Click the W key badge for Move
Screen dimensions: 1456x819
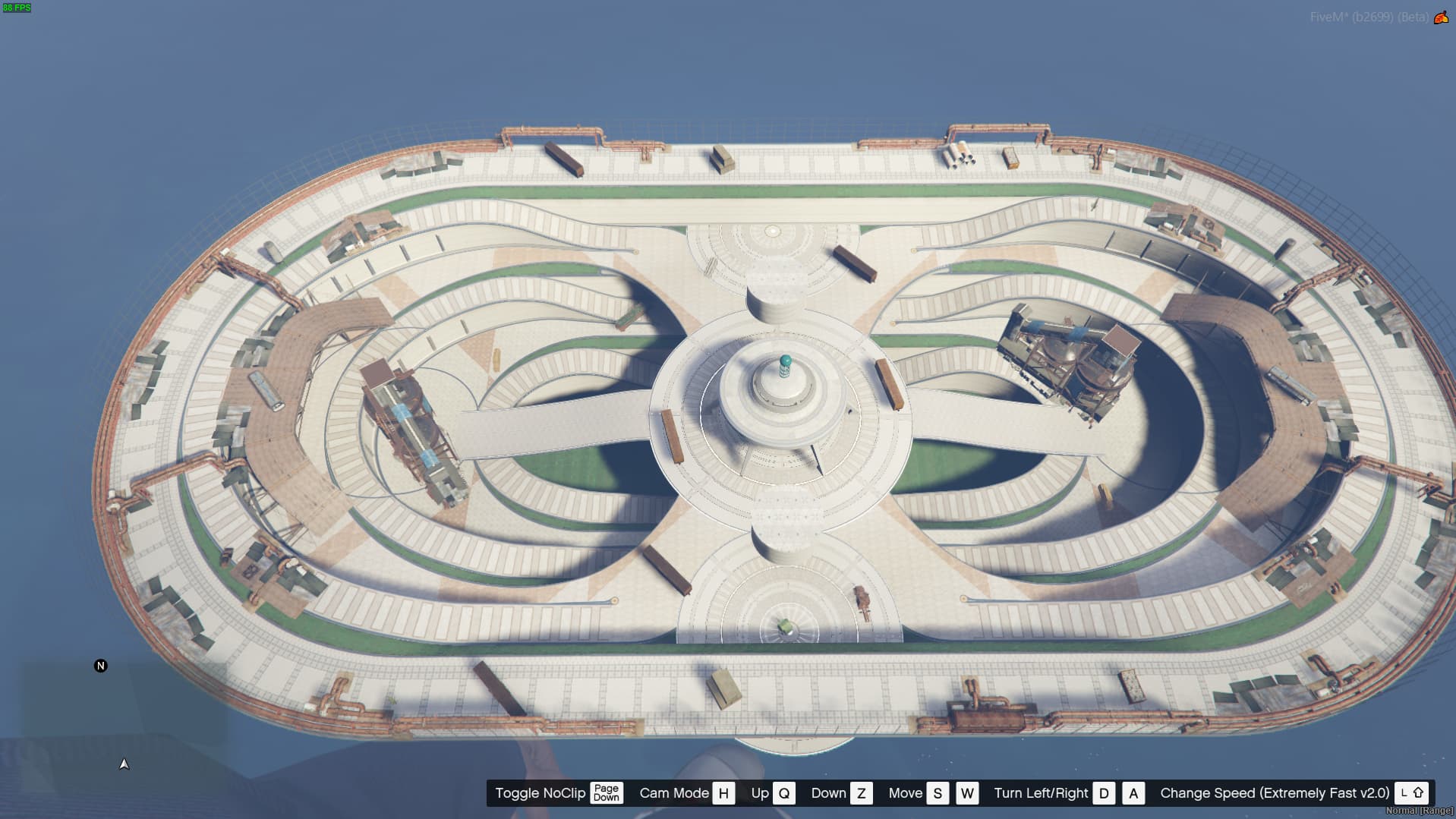(967, 792)
